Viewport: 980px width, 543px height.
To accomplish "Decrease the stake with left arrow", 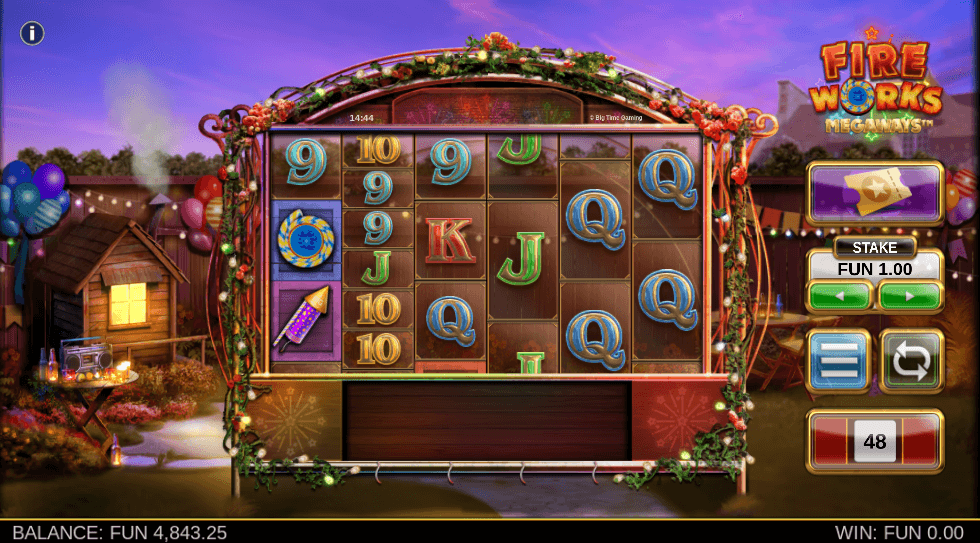I will 840,297.
